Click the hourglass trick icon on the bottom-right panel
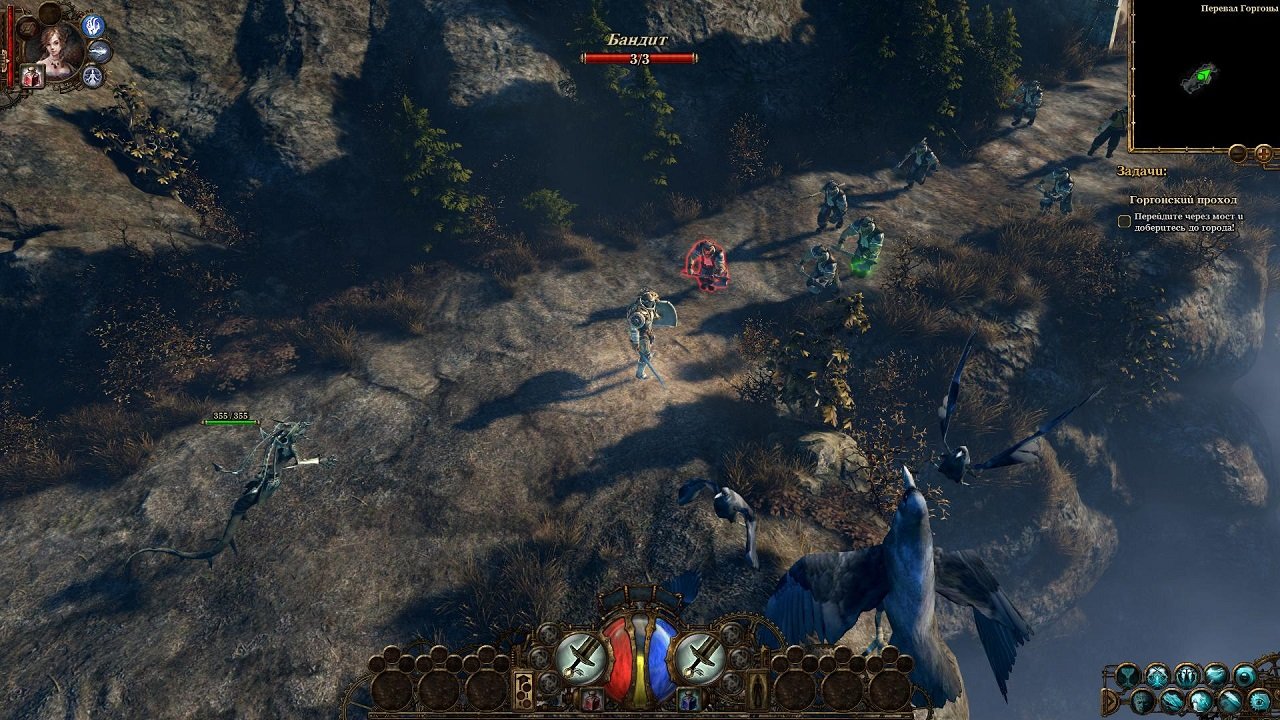This screenshot has height=720, width=1280. [x=1126, y=675]
